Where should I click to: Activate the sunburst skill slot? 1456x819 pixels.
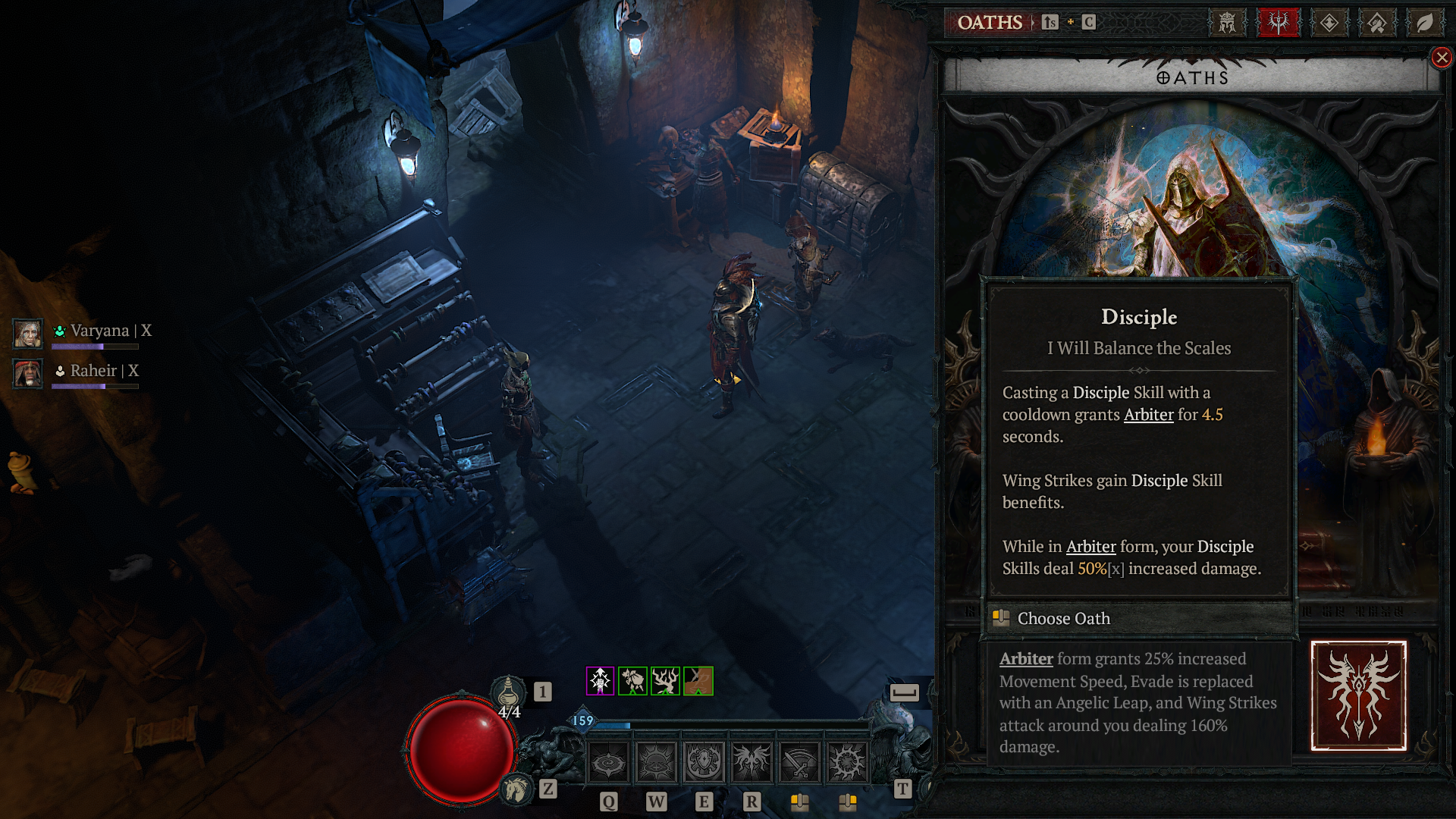tap(656, 762)
